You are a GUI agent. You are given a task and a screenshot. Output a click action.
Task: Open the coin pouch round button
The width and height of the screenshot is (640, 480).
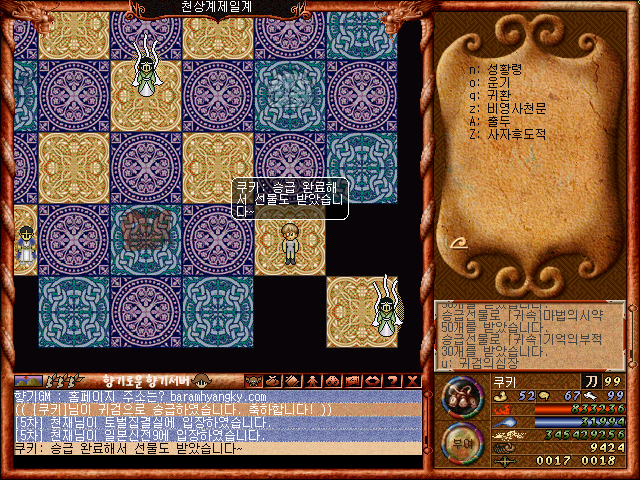tap(460, 397)
